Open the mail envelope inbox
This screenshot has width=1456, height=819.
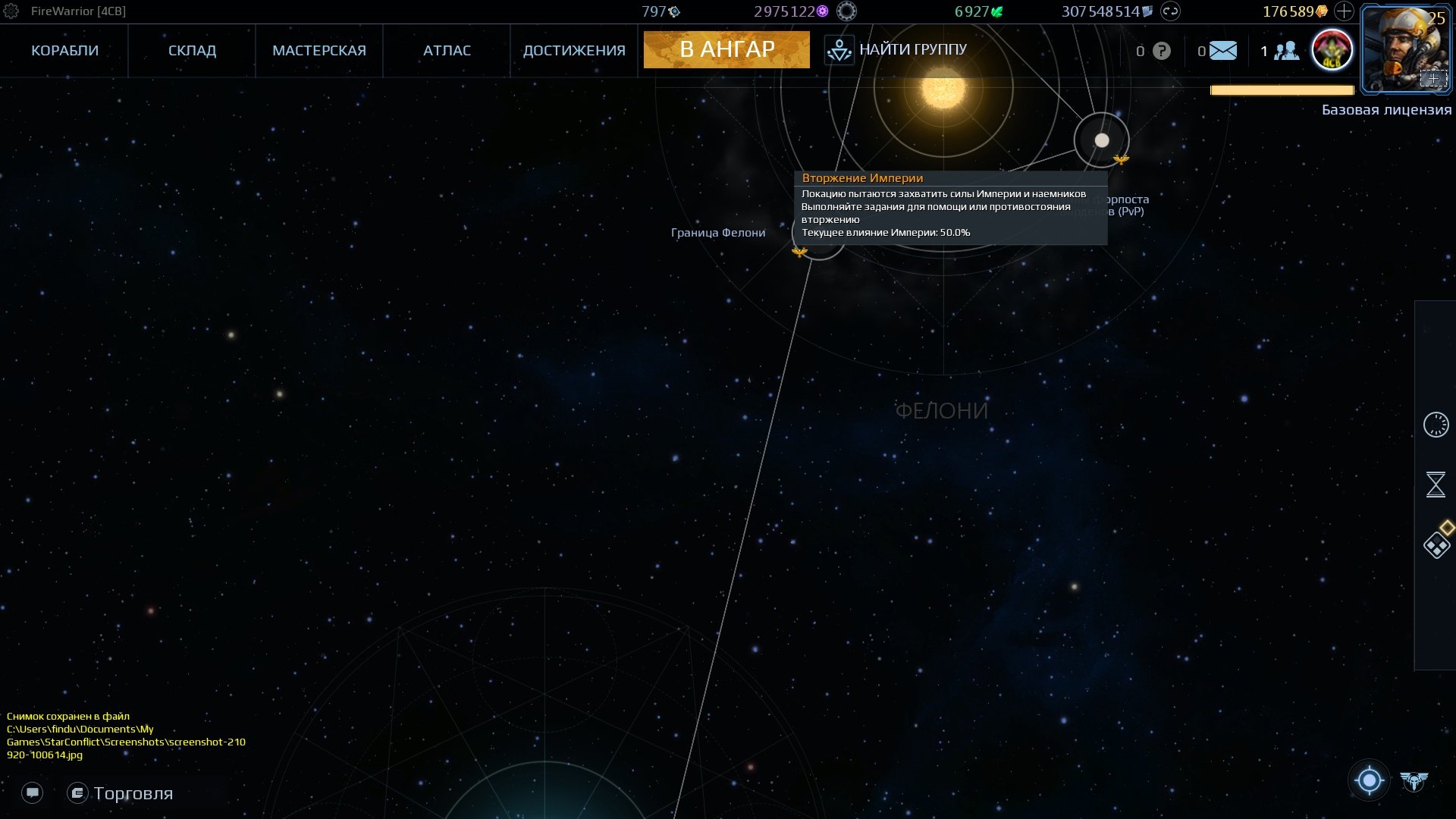(x=1222, y=51)
